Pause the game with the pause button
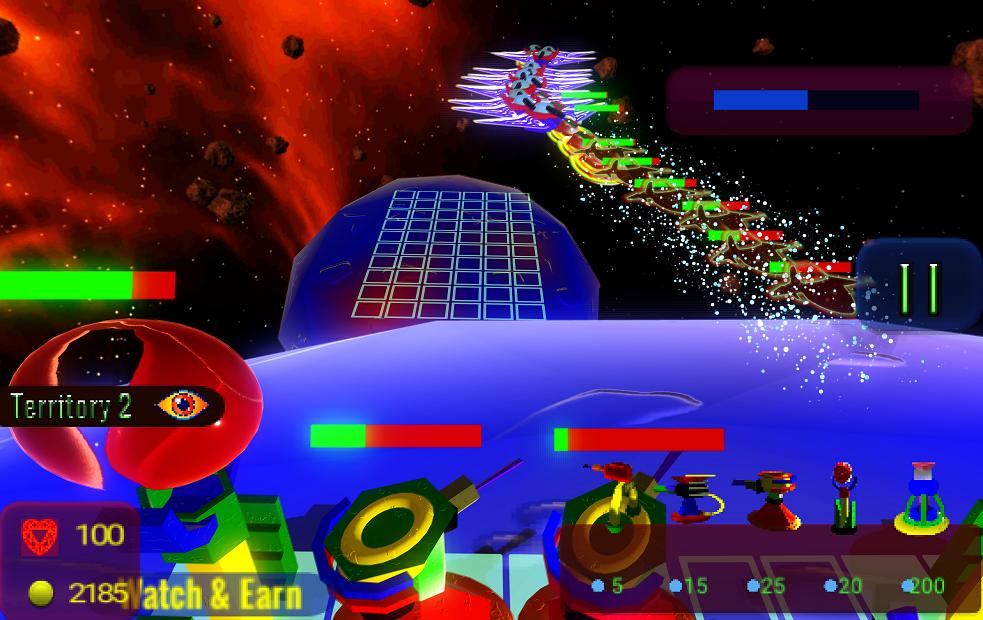Screen dimensions: 983x620 pos(920,286)
